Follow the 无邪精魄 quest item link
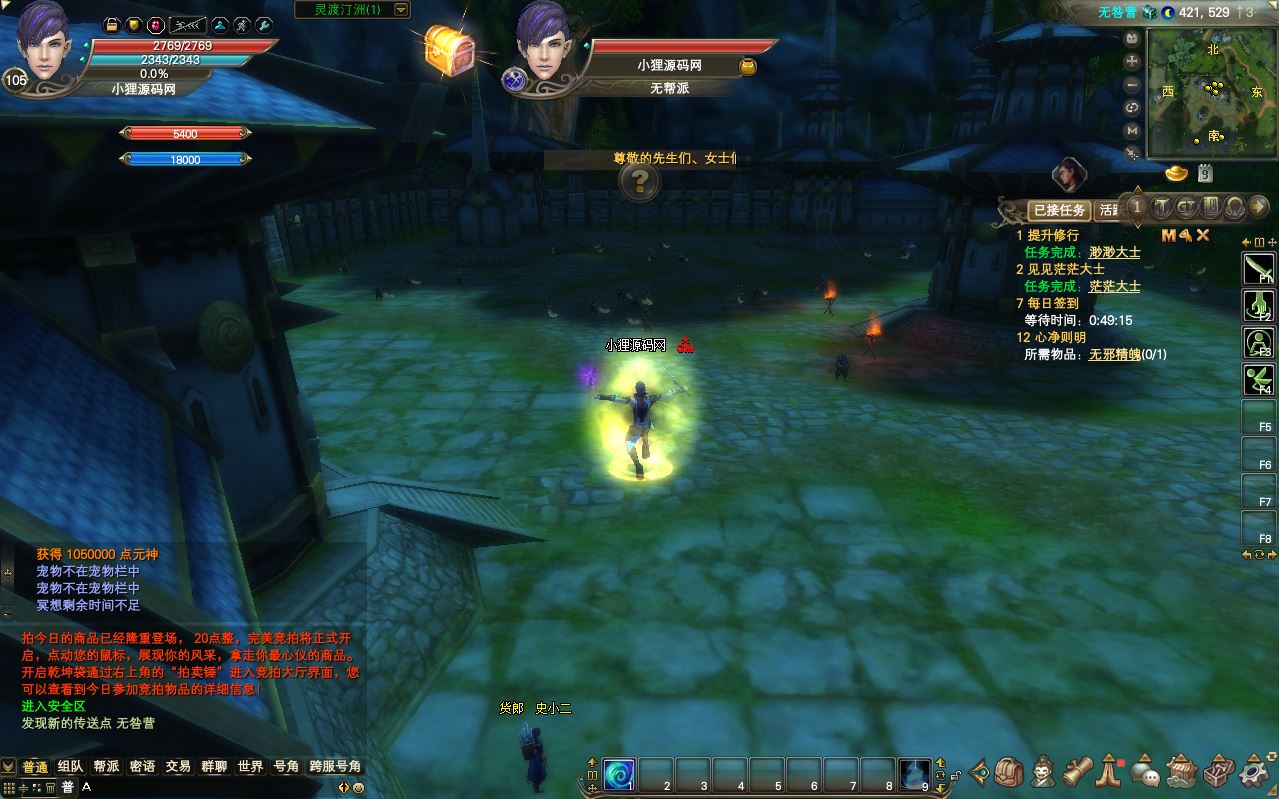This screenshot has width=1279, height=799. [x=1114, y=354]
